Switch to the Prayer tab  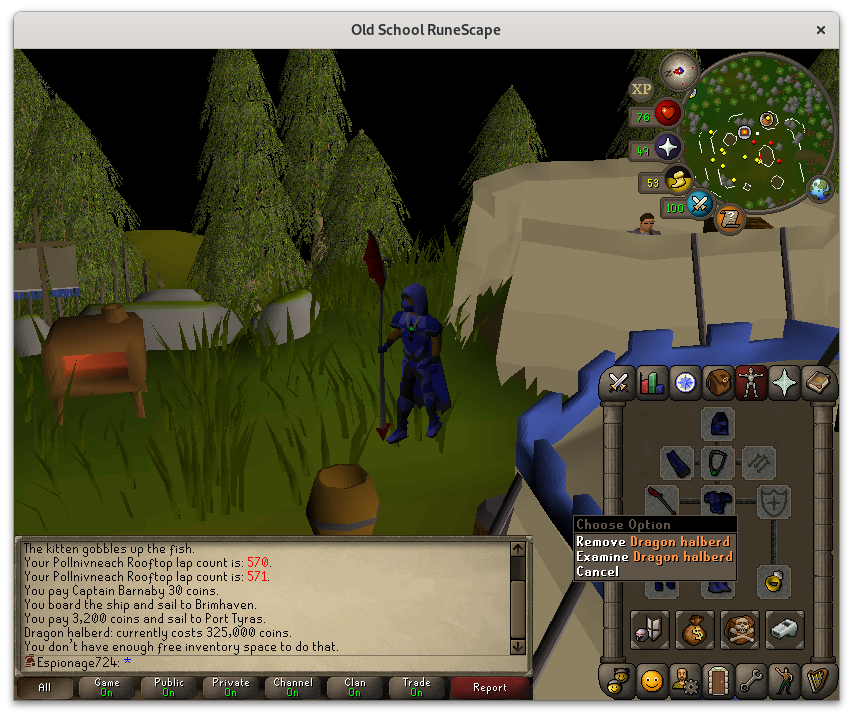(784, 383)
